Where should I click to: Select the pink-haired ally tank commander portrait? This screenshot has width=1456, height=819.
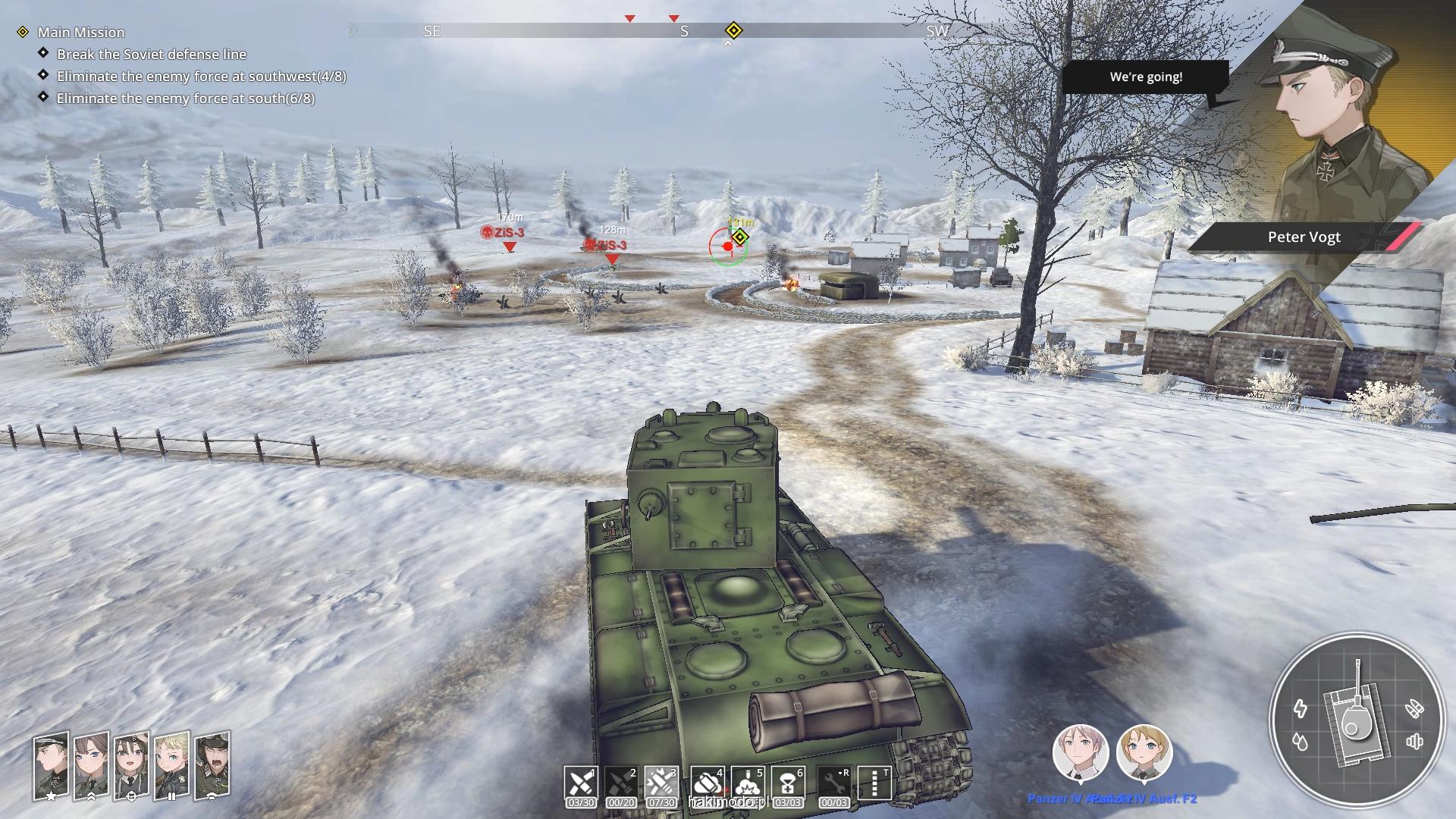coord(1080,752)
